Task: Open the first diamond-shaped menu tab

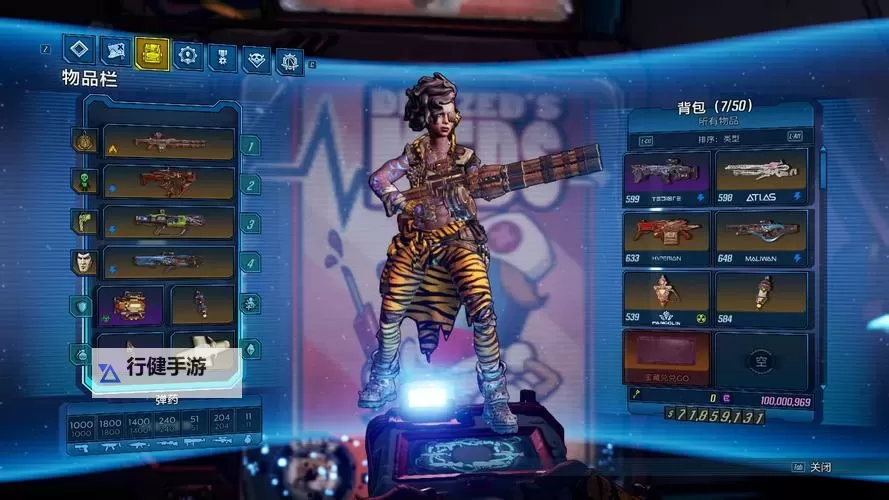Action: tap(79, 49)
